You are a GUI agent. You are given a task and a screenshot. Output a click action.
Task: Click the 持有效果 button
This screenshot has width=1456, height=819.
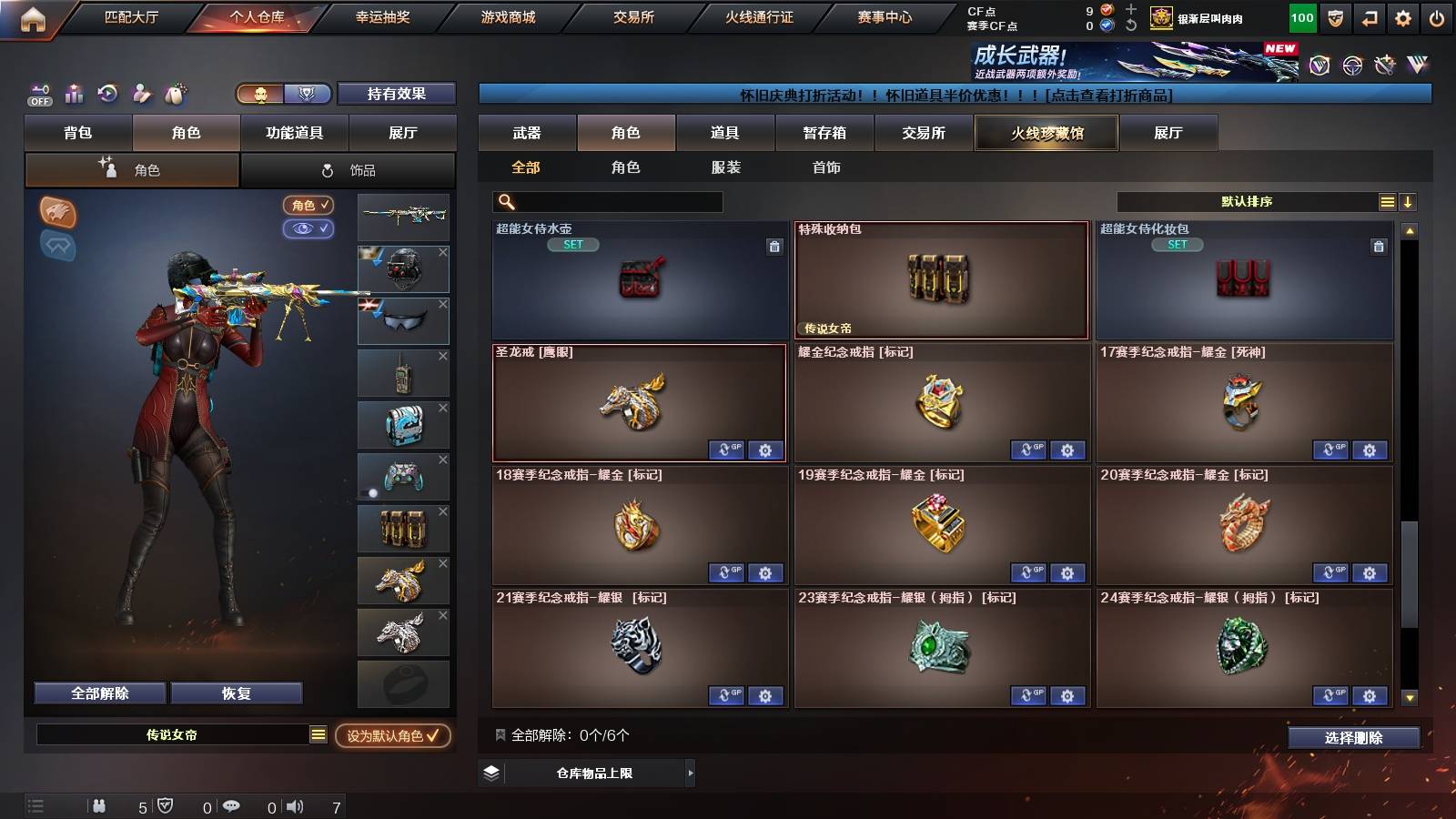click(x=397, y=94)
